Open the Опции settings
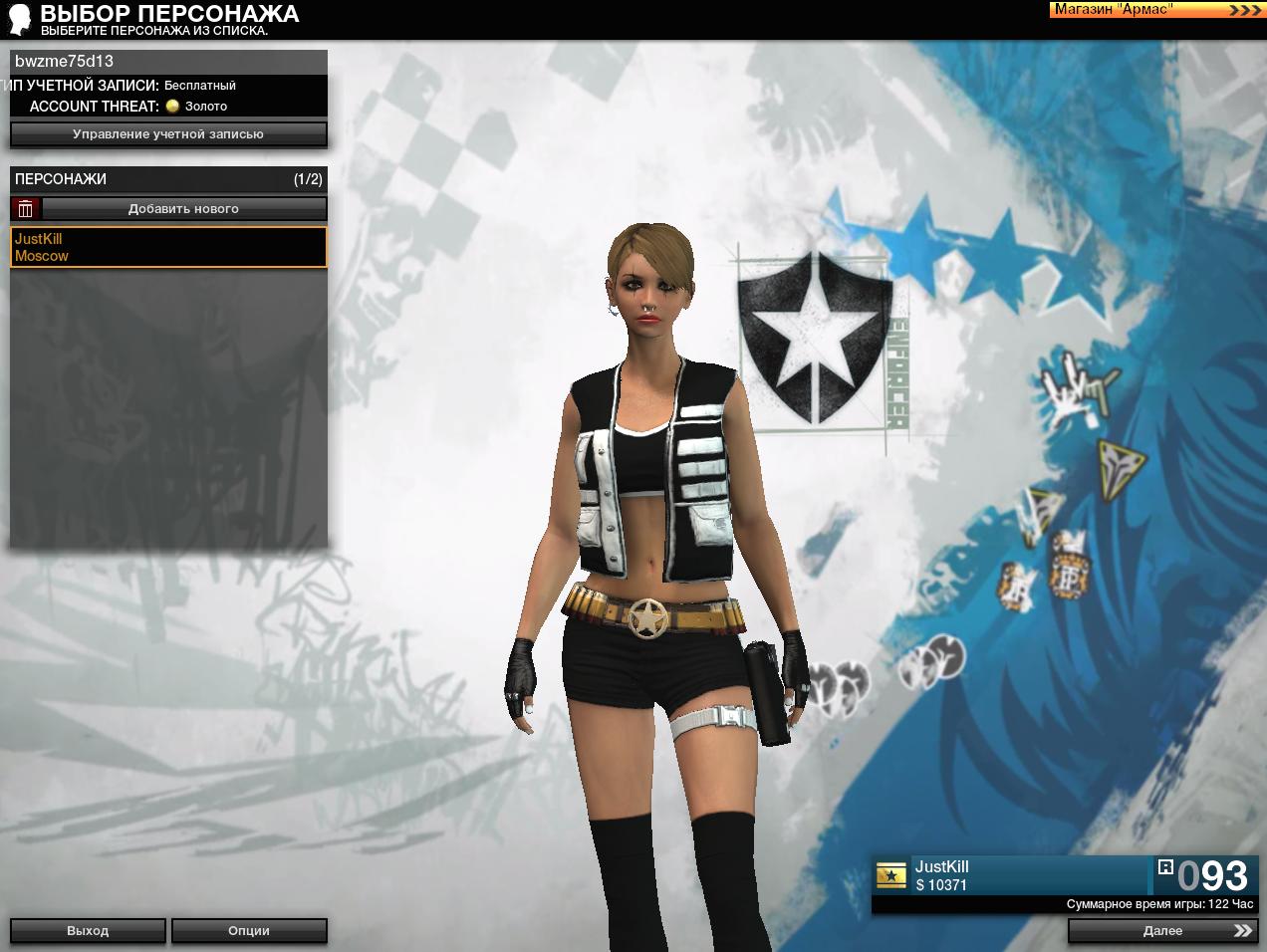1267x952 pixels. pyautogui.click(x=249, y=931)
